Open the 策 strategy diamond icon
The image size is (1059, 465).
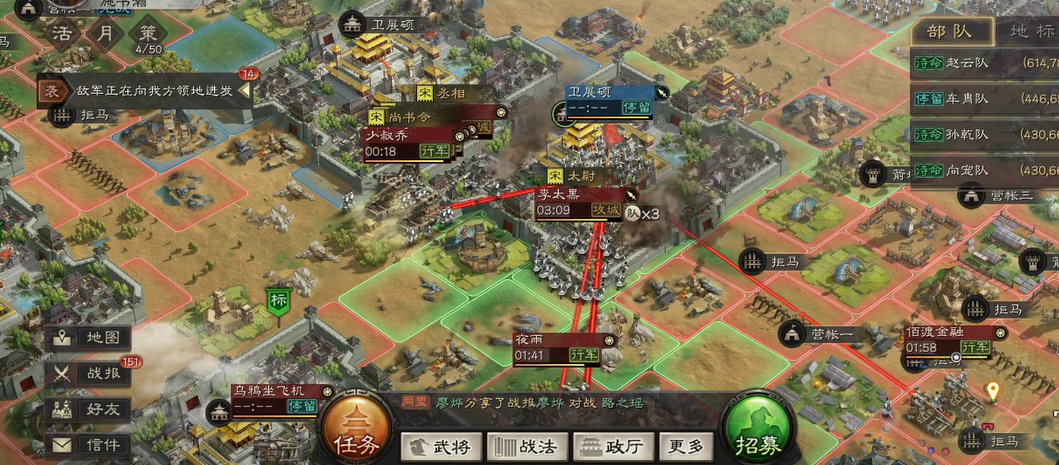[147, 30]
